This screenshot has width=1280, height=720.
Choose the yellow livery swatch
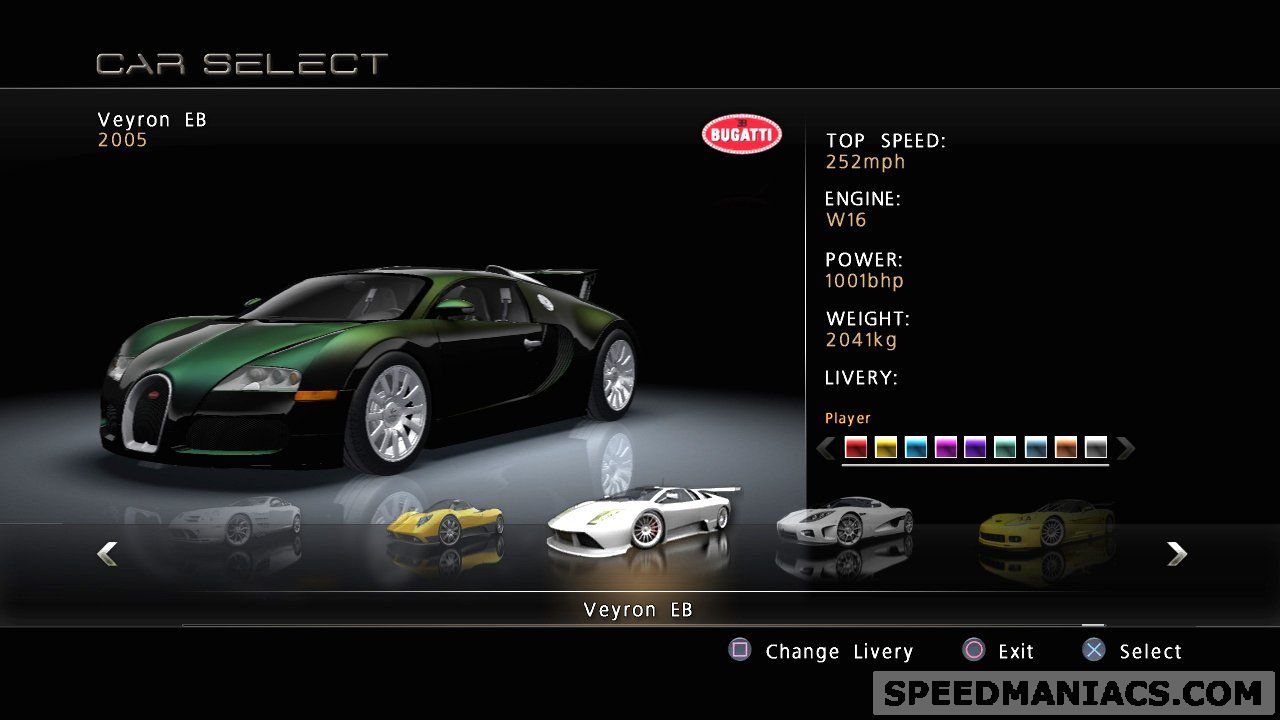click(x=886, y=448)
